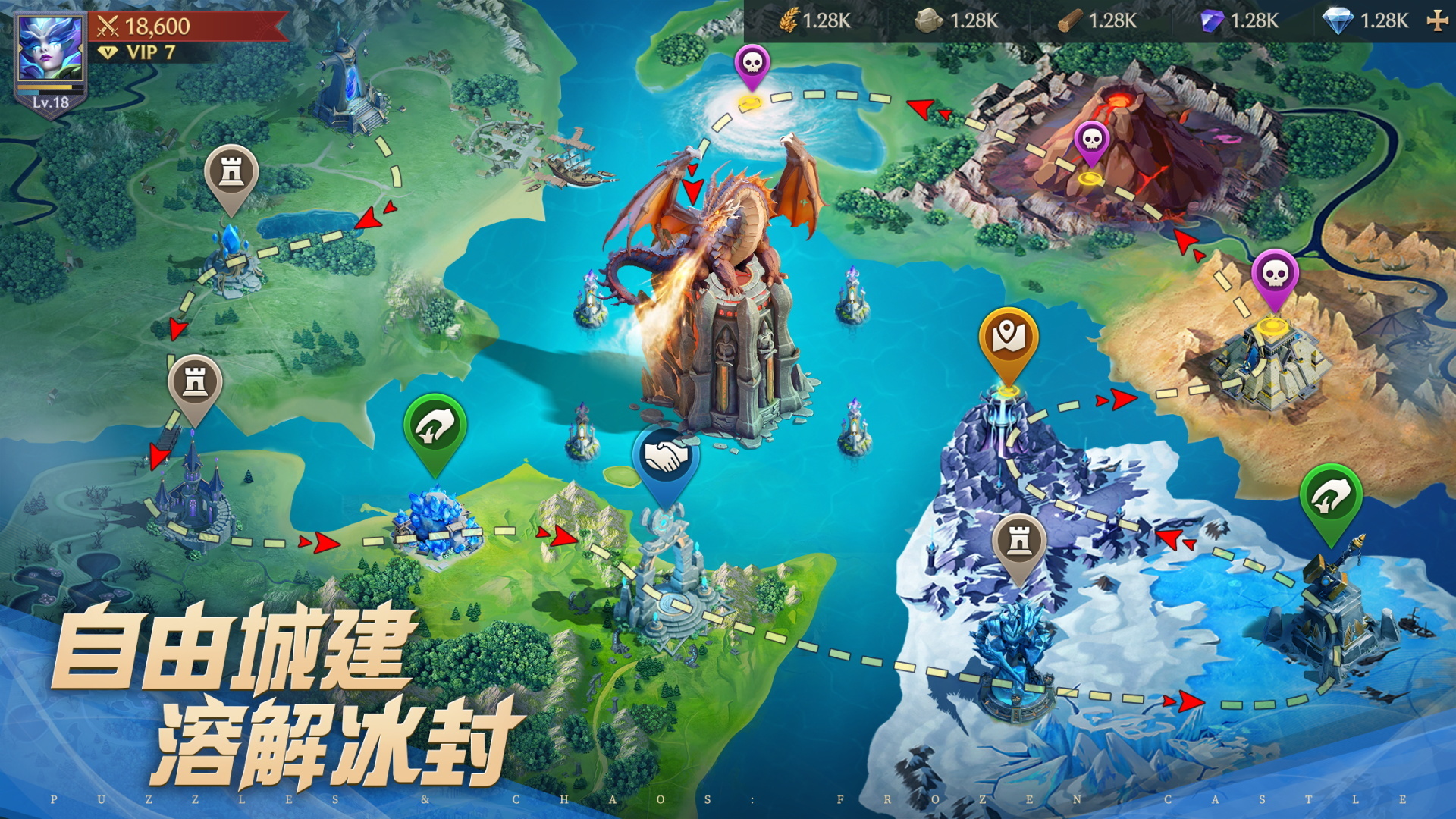
Task: Tap the skull marker on the volcano
Action: point(1090,139)
